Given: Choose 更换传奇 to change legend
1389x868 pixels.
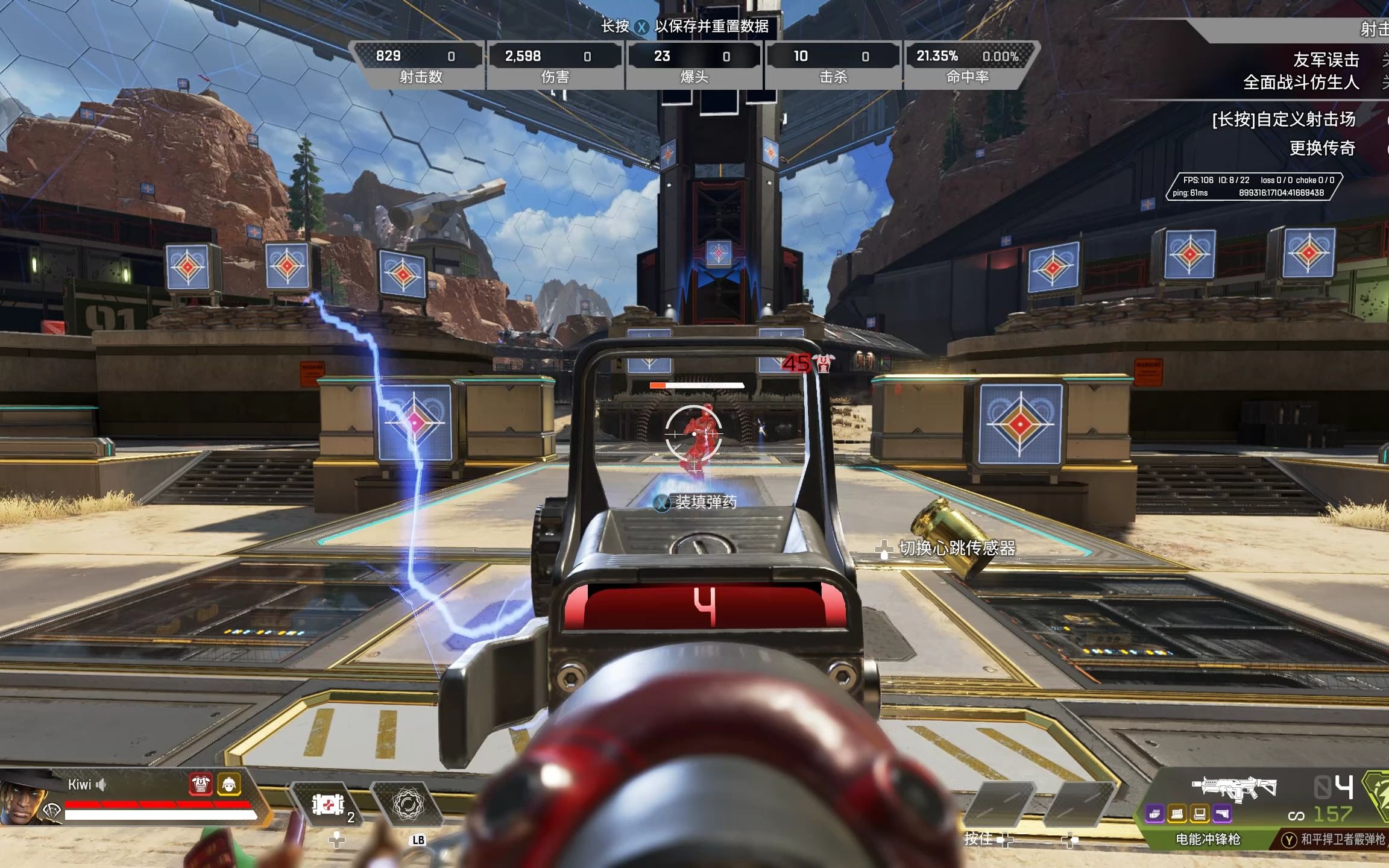Looking at the screenshot, I should coord(1321,148).
